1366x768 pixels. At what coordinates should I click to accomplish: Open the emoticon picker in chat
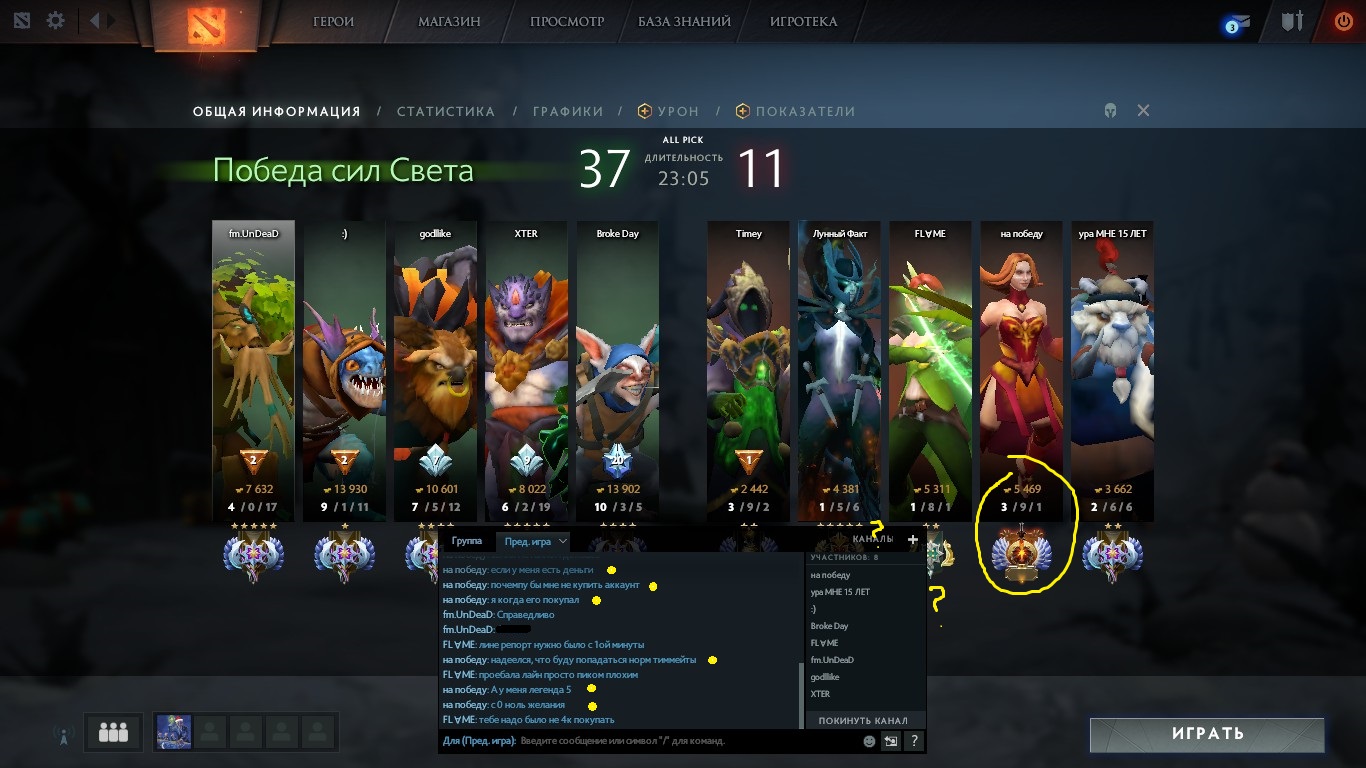pyautogui.click(x=869, y=741)
